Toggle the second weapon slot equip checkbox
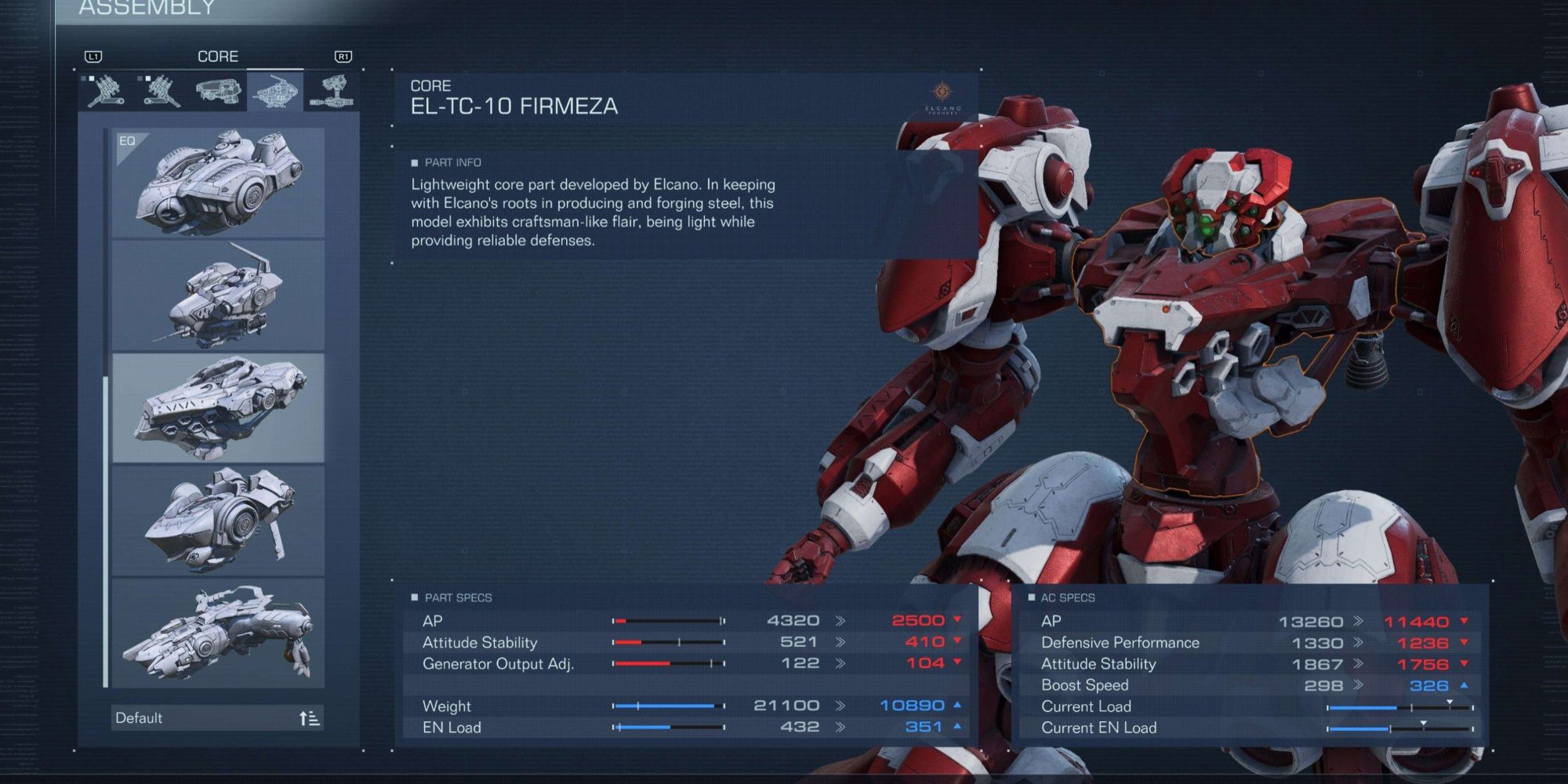Image resolution: width=1568 pixels, height=784 pixels. (149, 78)
